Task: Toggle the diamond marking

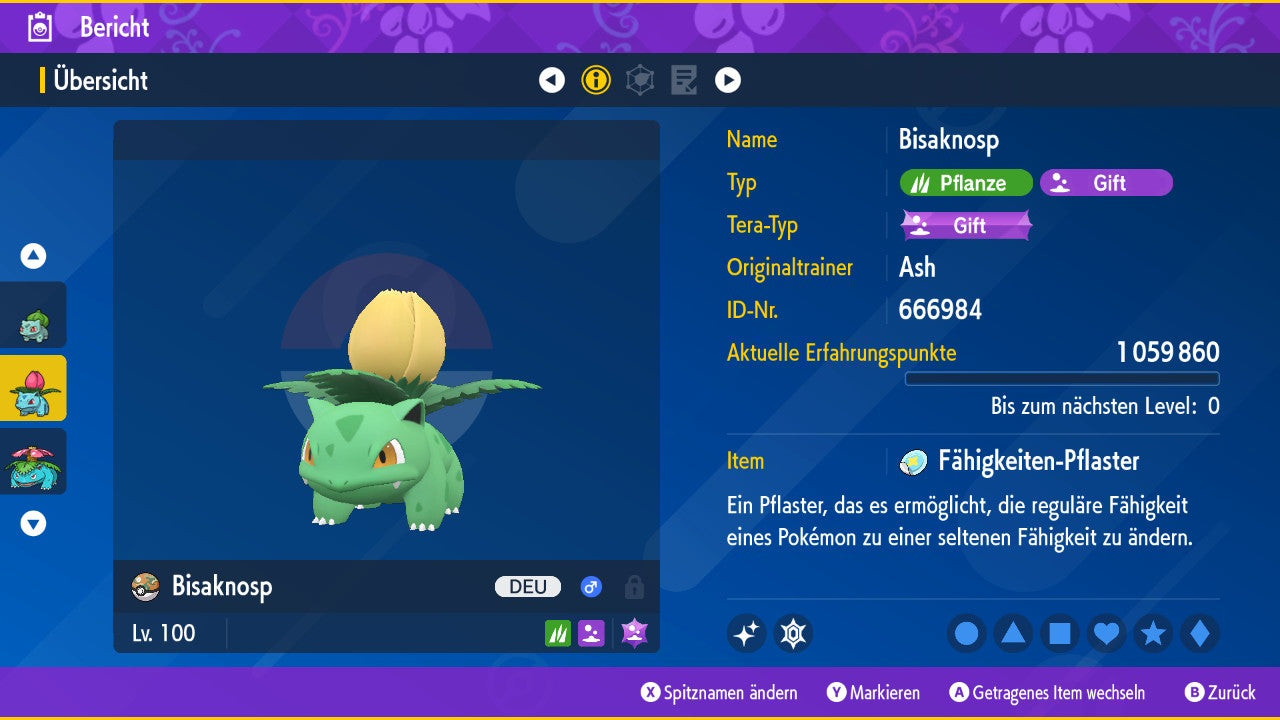Action: (x=1199, y=633)
